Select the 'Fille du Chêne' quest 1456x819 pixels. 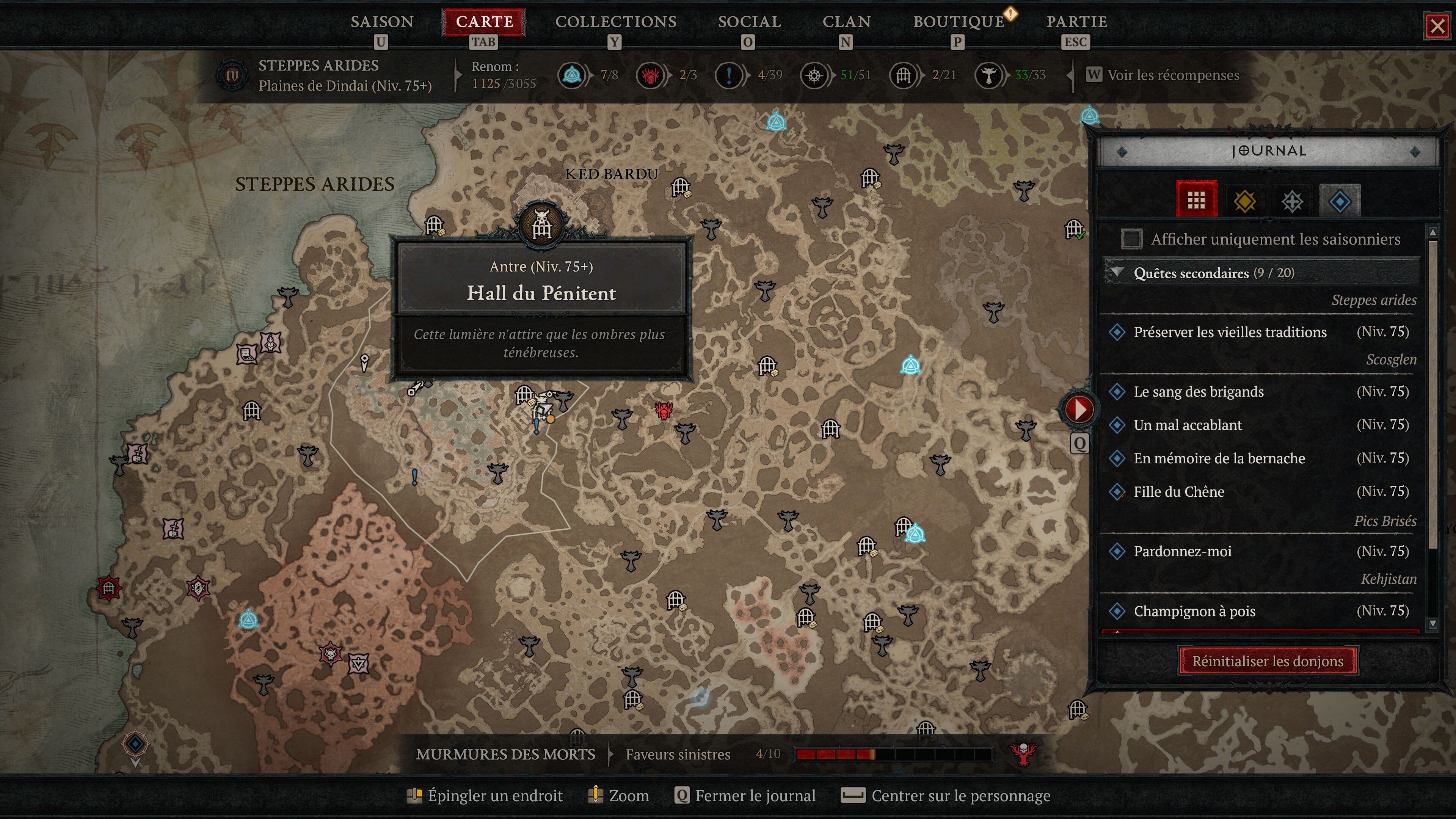(x=1179, y=492)
